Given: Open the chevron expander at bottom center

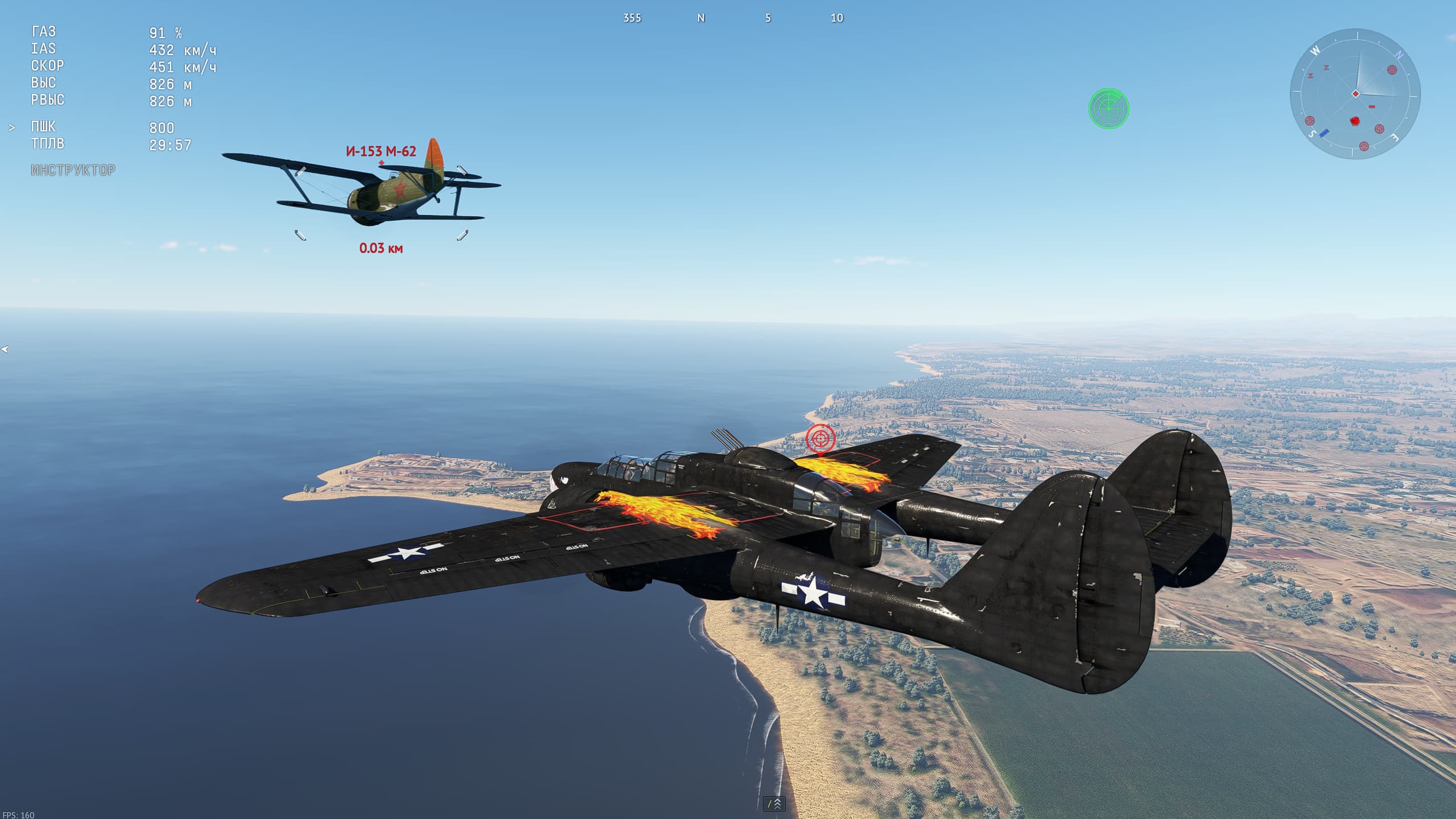Looking at the screenshot, I should 774,804.
